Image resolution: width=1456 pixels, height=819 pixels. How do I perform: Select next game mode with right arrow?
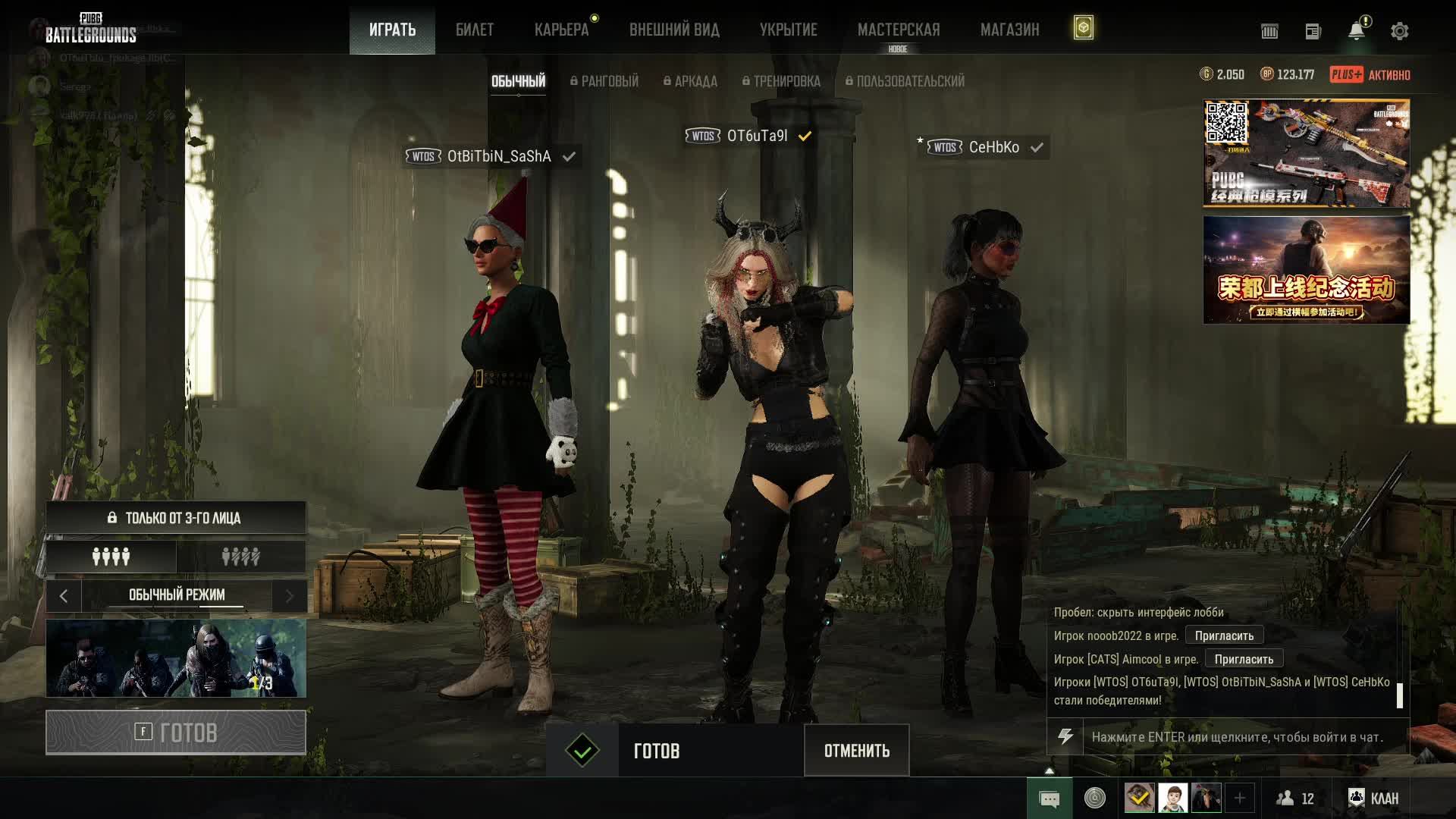pyautogui.click(x=289, y=596)
